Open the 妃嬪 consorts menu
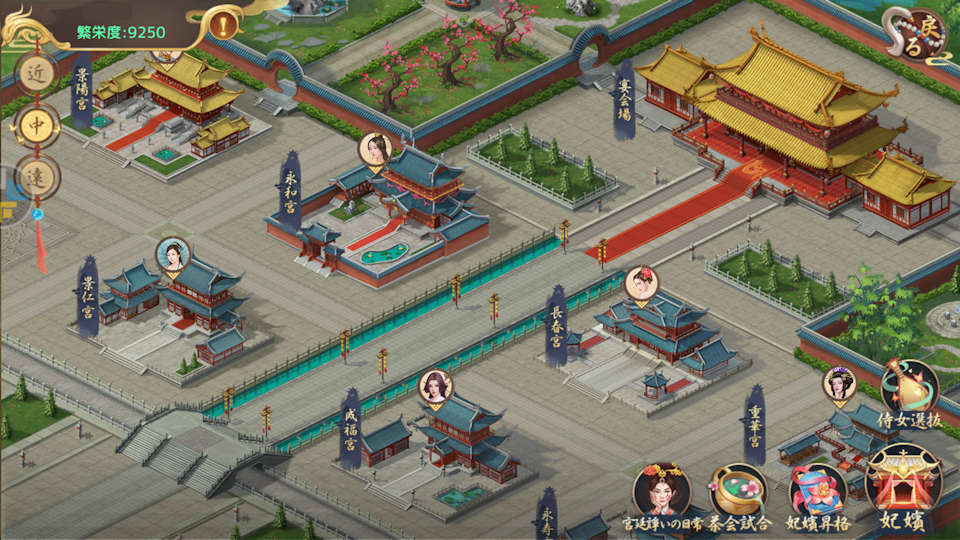Image resolution: width=960 pixels, height=540 pixels. (904, 488)
